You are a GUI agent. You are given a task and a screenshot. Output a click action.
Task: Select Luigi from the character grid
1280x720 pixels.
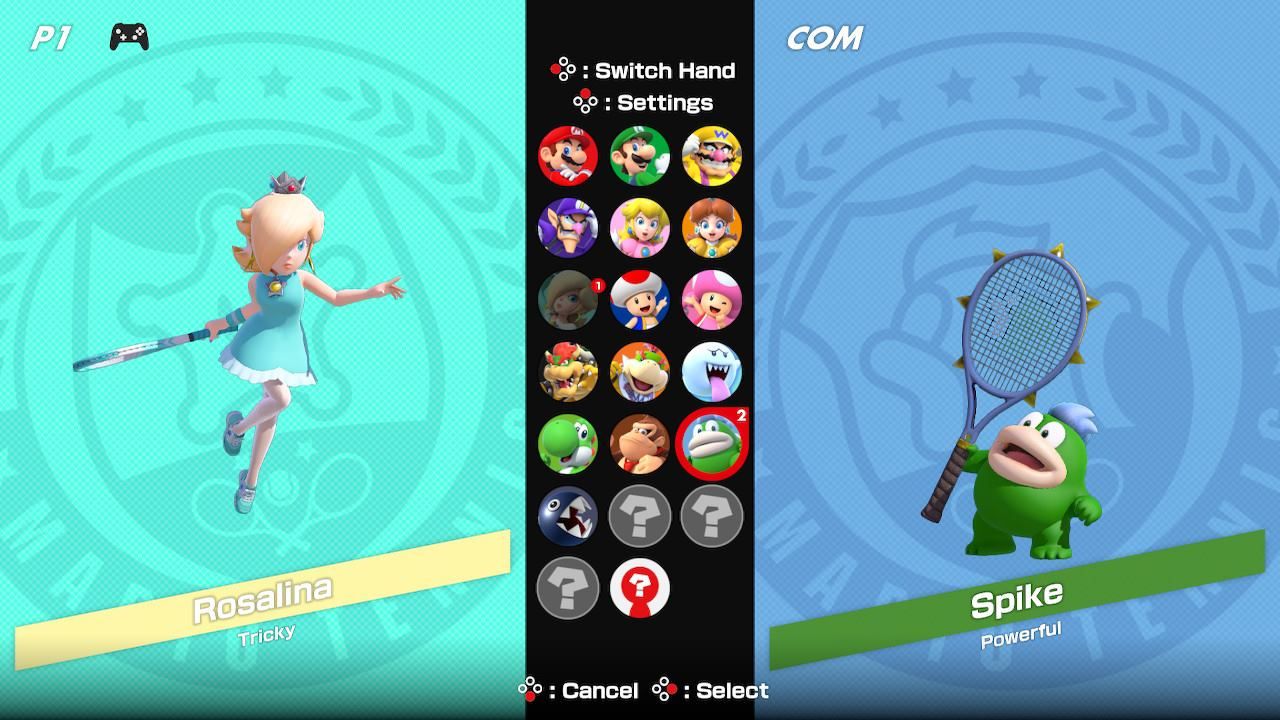point(641,156)
